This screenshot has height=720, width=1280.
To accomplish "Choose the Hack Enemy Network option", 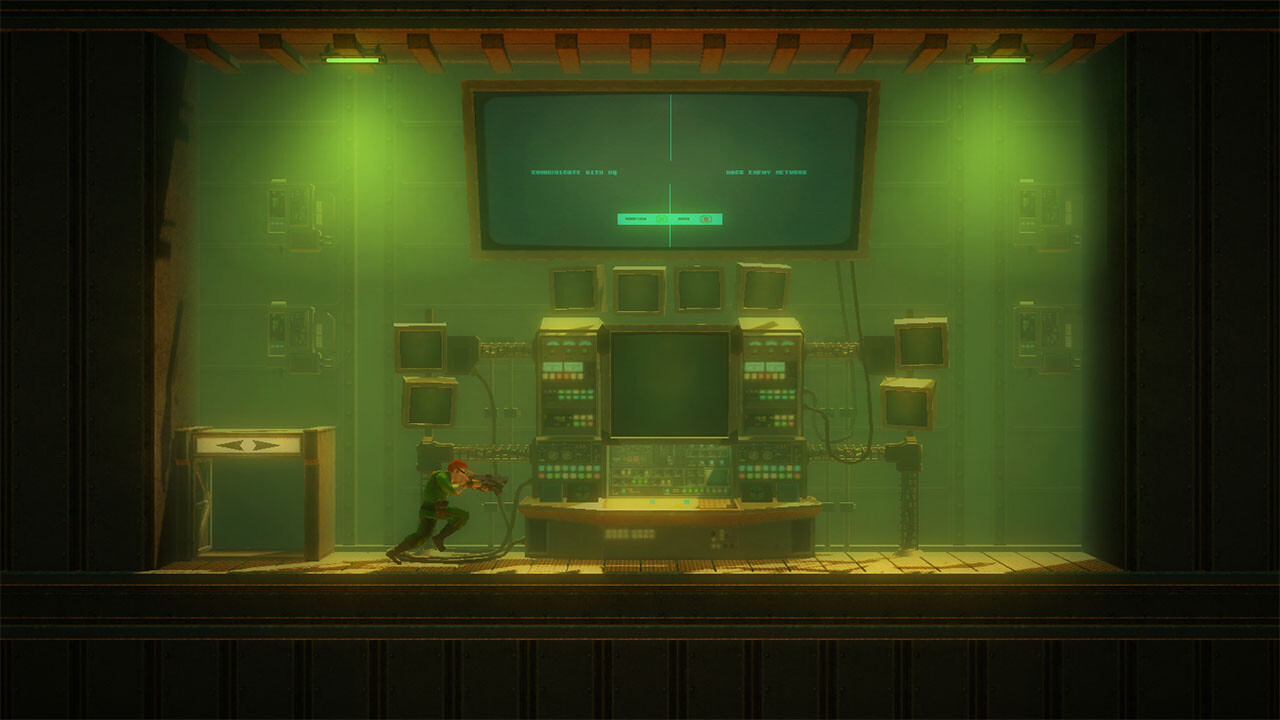I will point(766,173).
